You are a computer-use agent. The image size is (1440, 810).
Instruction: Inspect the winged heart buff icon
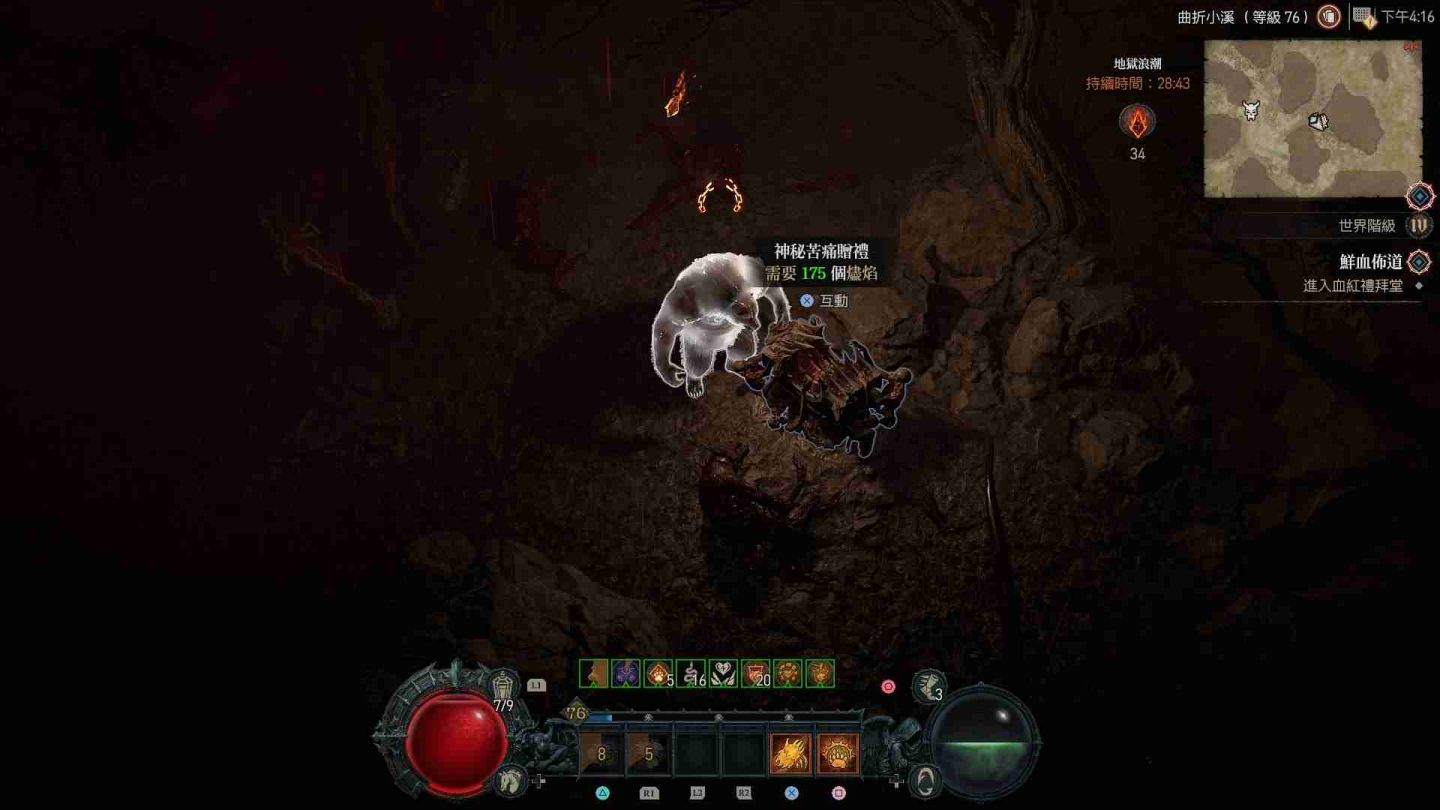click(x=723, y=674)
